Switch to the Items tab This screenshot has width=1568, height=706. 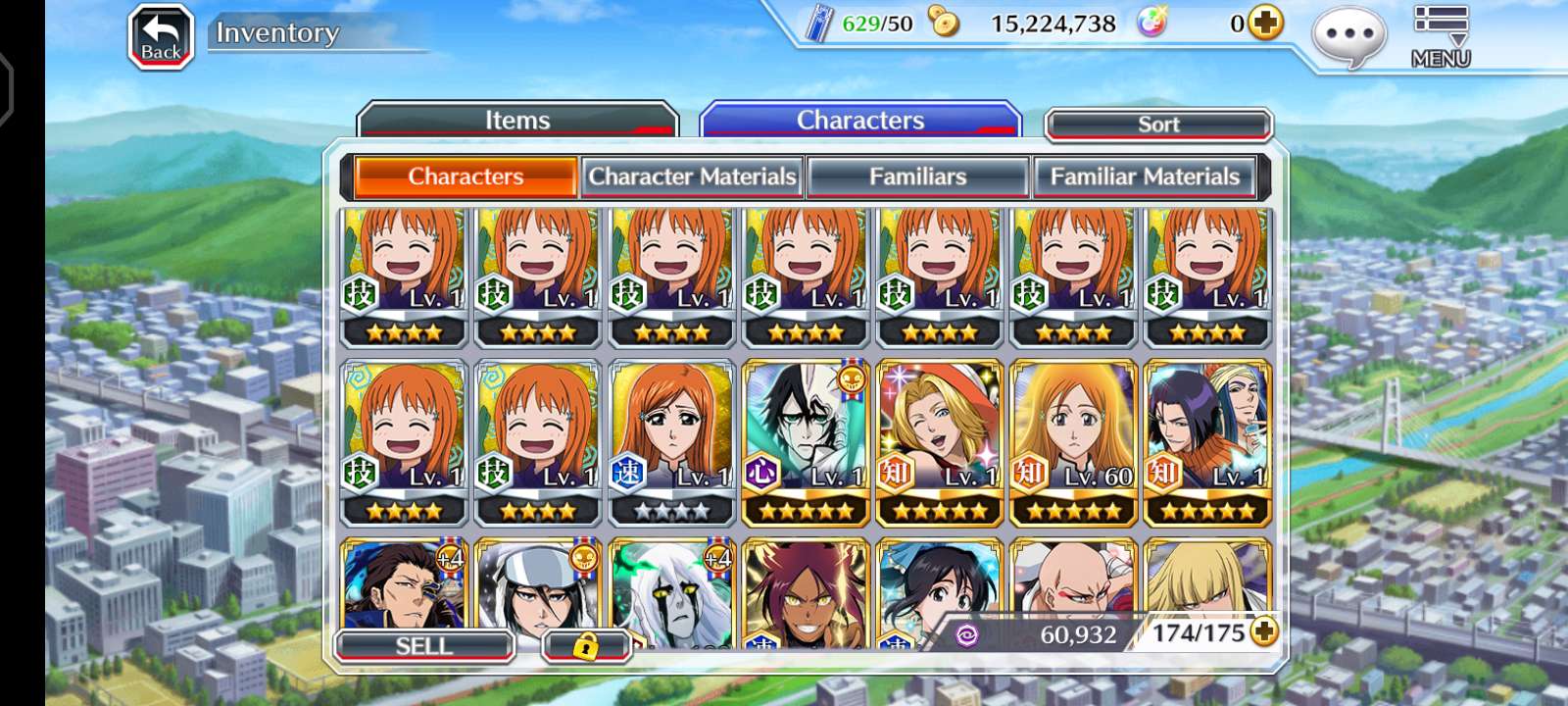coord(517,121)
